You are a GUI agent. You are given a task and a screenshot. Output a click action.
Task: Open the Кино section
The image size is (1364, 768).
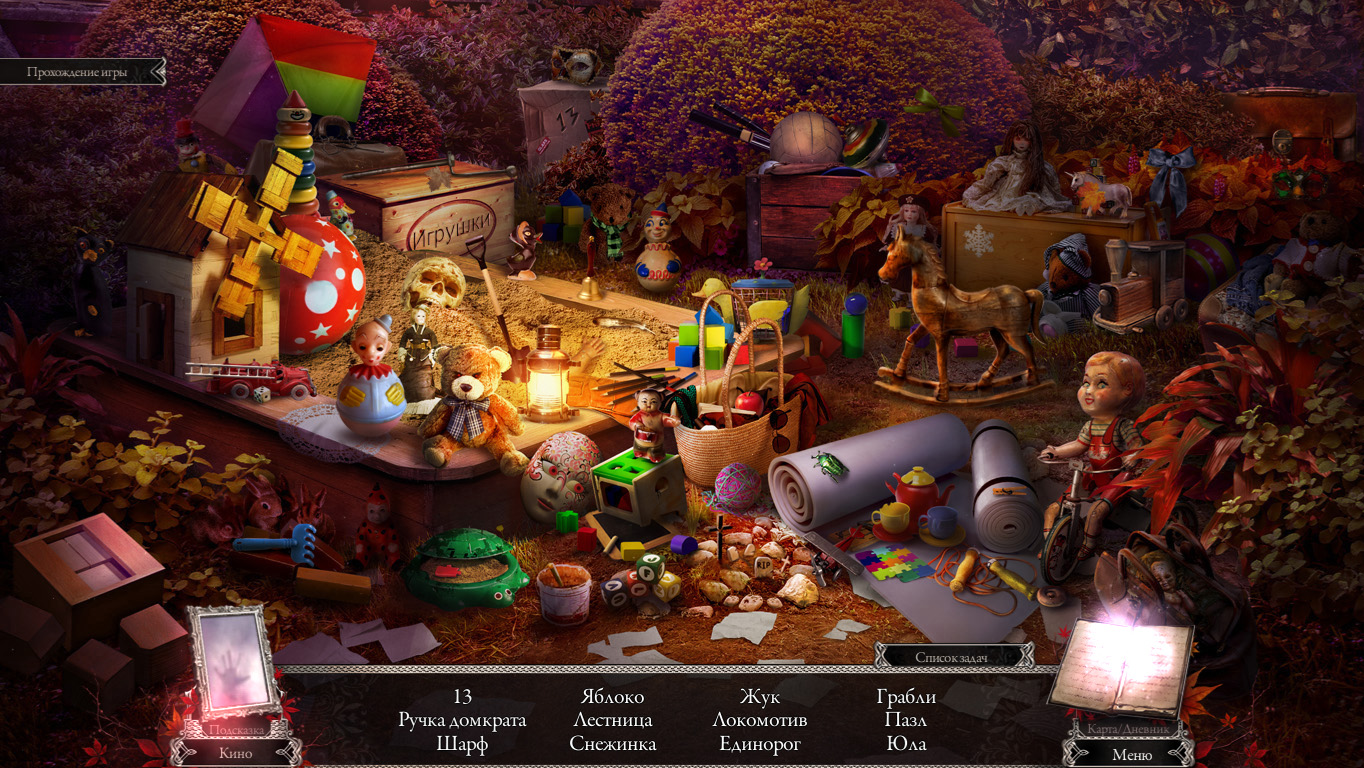(x=236, y=753)
